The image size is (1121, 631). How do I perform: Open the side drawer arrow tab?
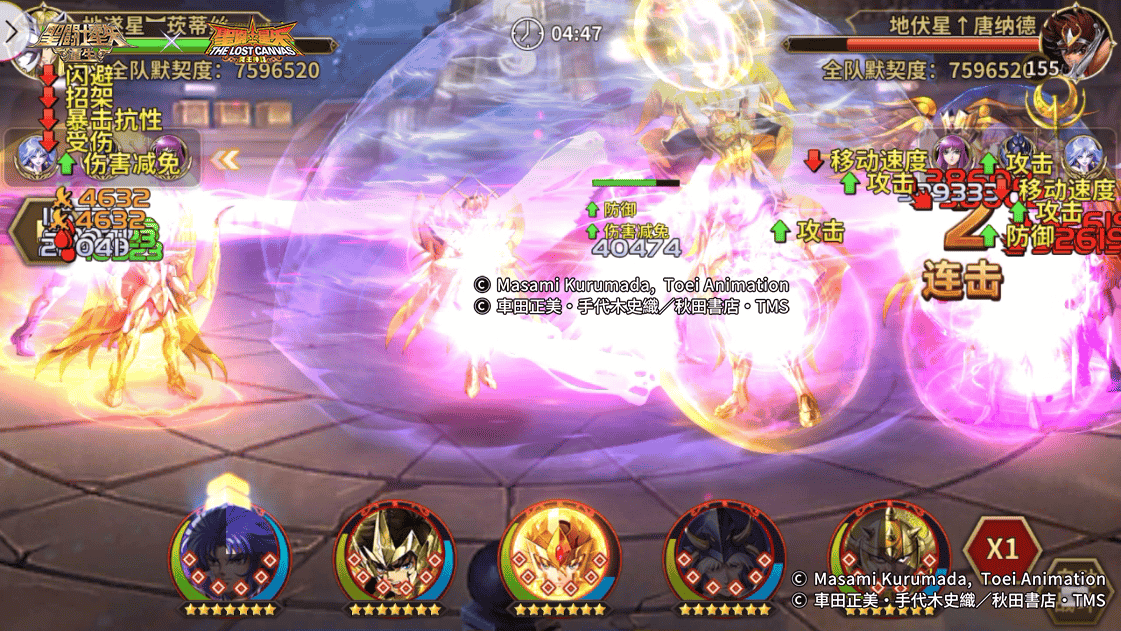click(10, 31)
